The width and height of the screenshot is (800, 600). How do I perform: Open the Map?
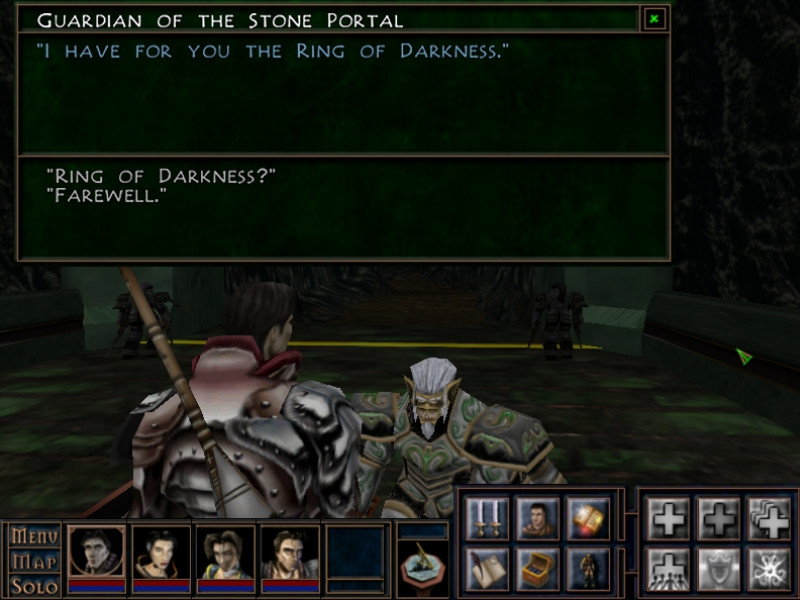tap(33, 562)
